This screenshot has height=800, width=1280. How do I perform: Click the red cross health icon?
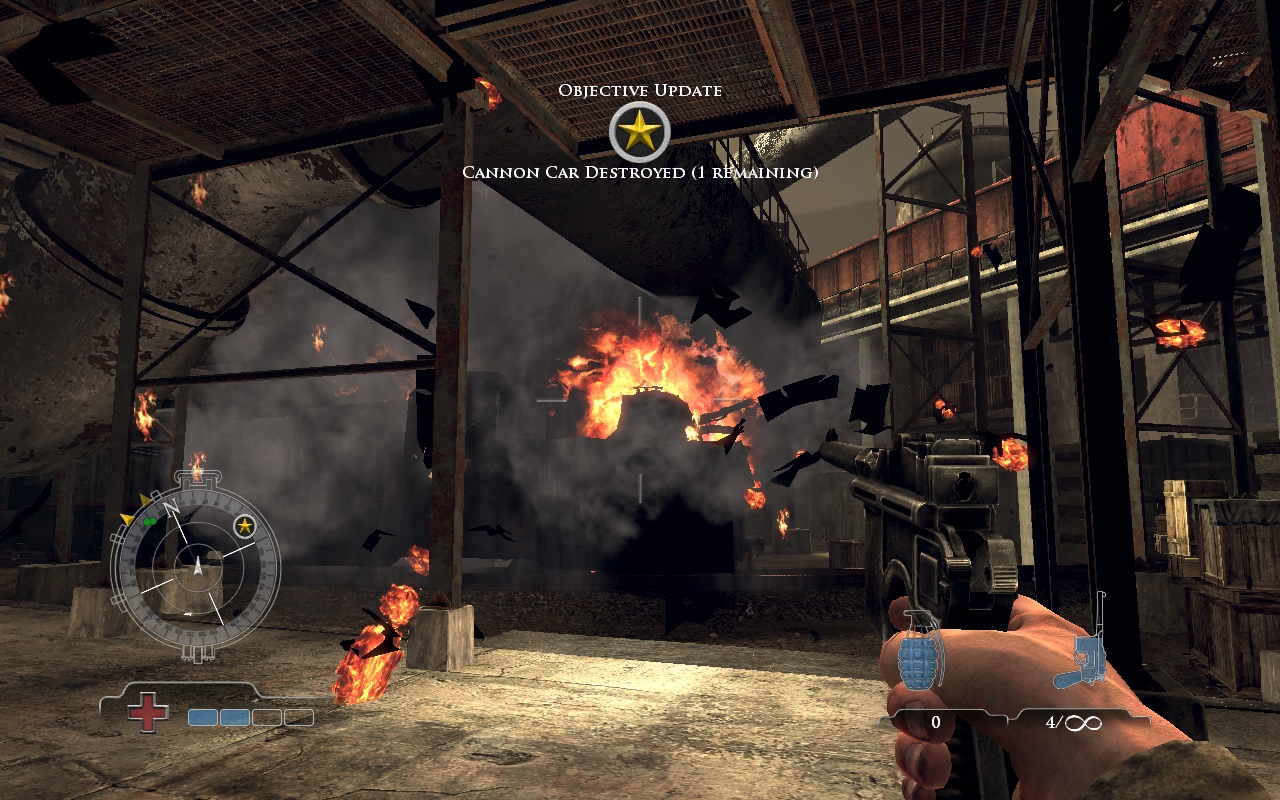(x=148, y=712)
